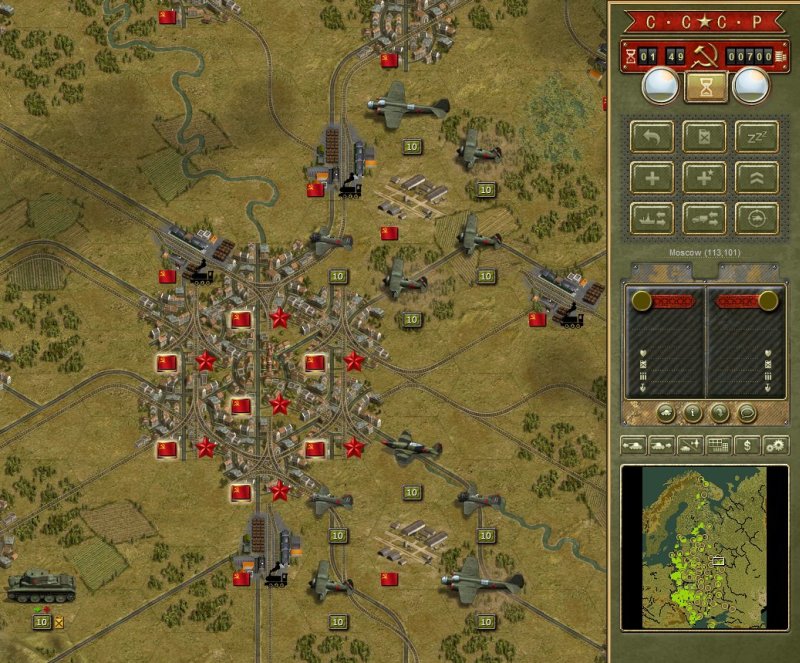Select the crossed-out fuel can button
This screenshot has height=663, width=800.
(x=704, y=137)
